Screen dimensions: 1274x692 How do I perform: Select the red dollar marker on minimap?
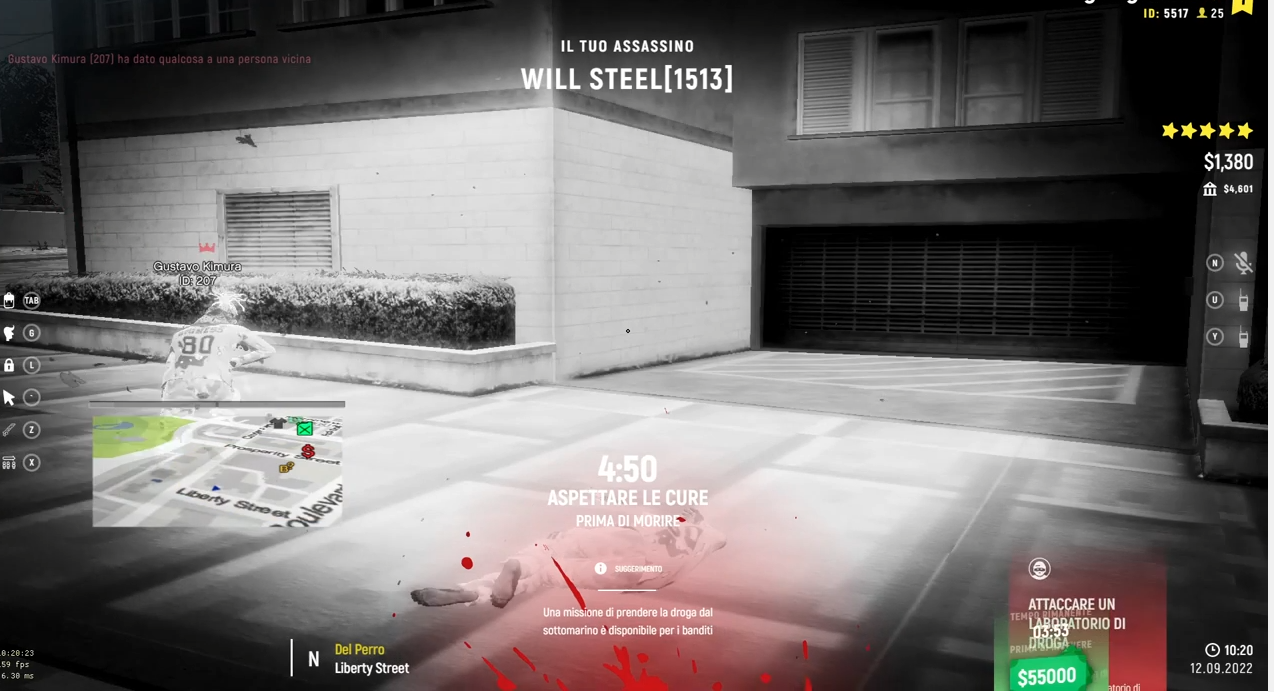pyautogui.click(x=308, y=452)
